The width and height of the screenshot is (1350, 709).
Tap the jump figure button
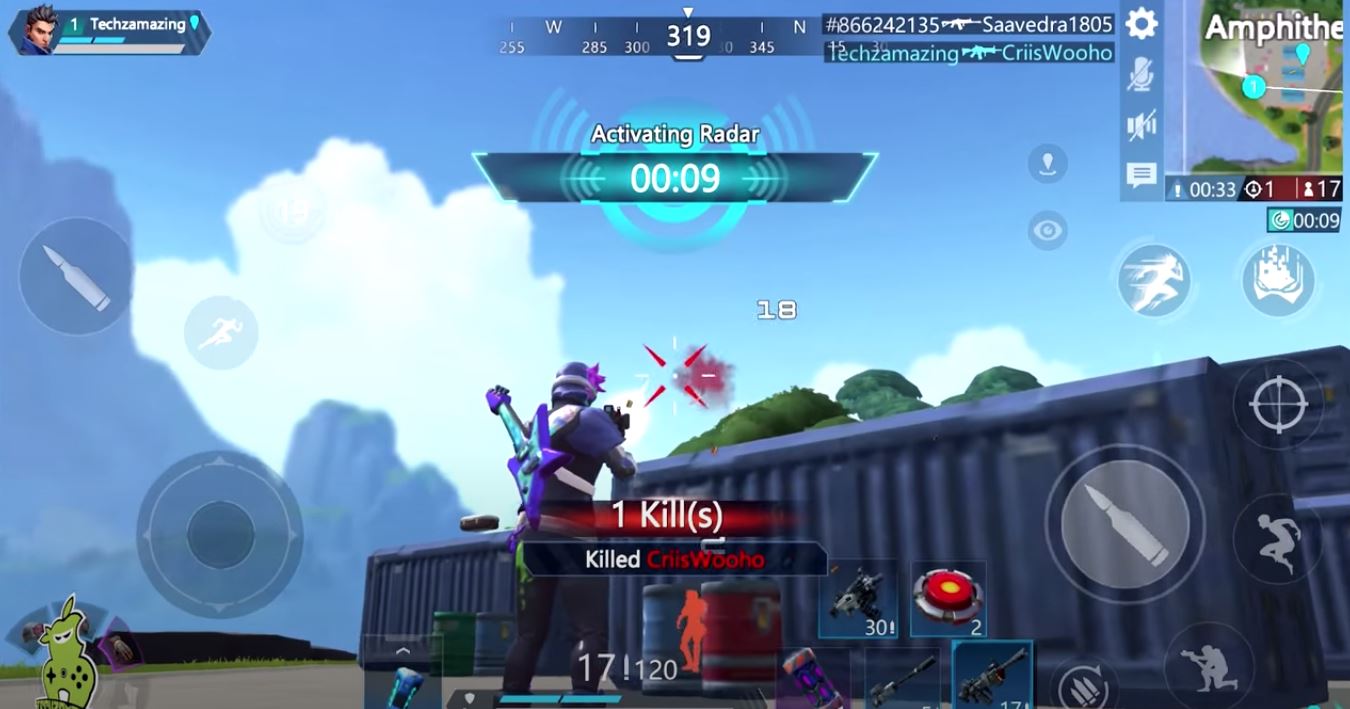click(x=1278, y=538)
